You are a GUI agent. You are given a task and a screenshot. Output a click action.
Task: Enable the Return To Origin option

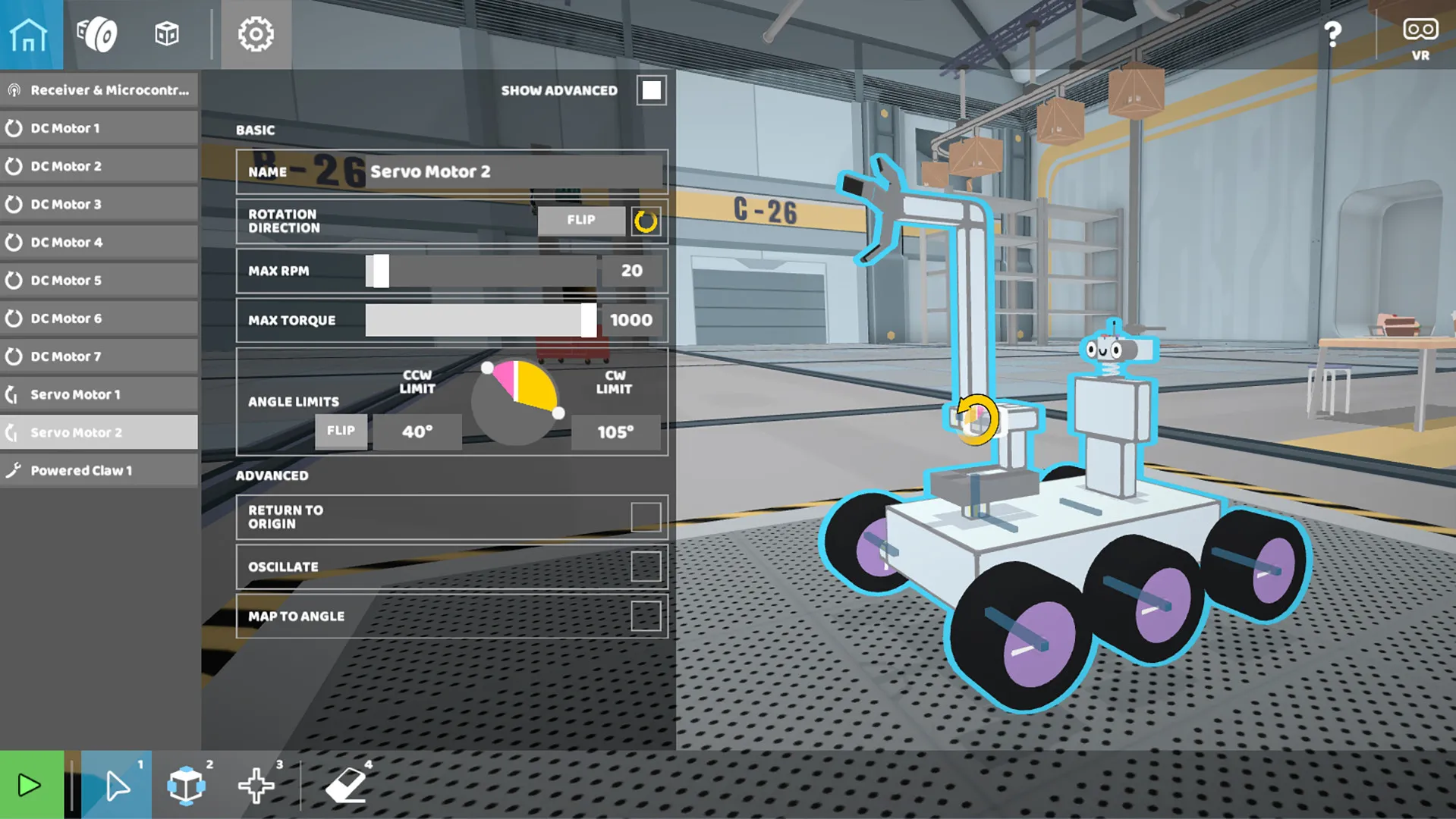(x=649, y=516)
